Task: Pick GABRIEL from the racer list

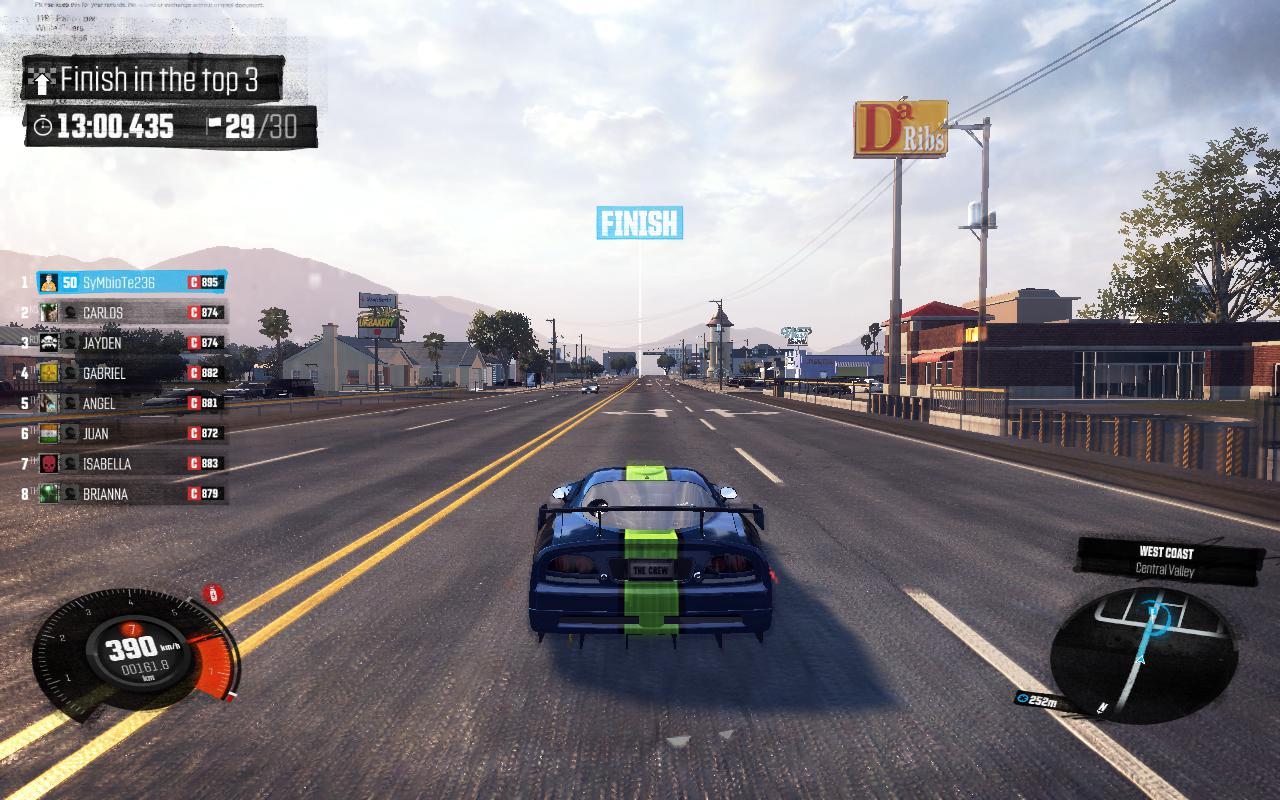Action: pyautogui.click(x=131, y=373)
